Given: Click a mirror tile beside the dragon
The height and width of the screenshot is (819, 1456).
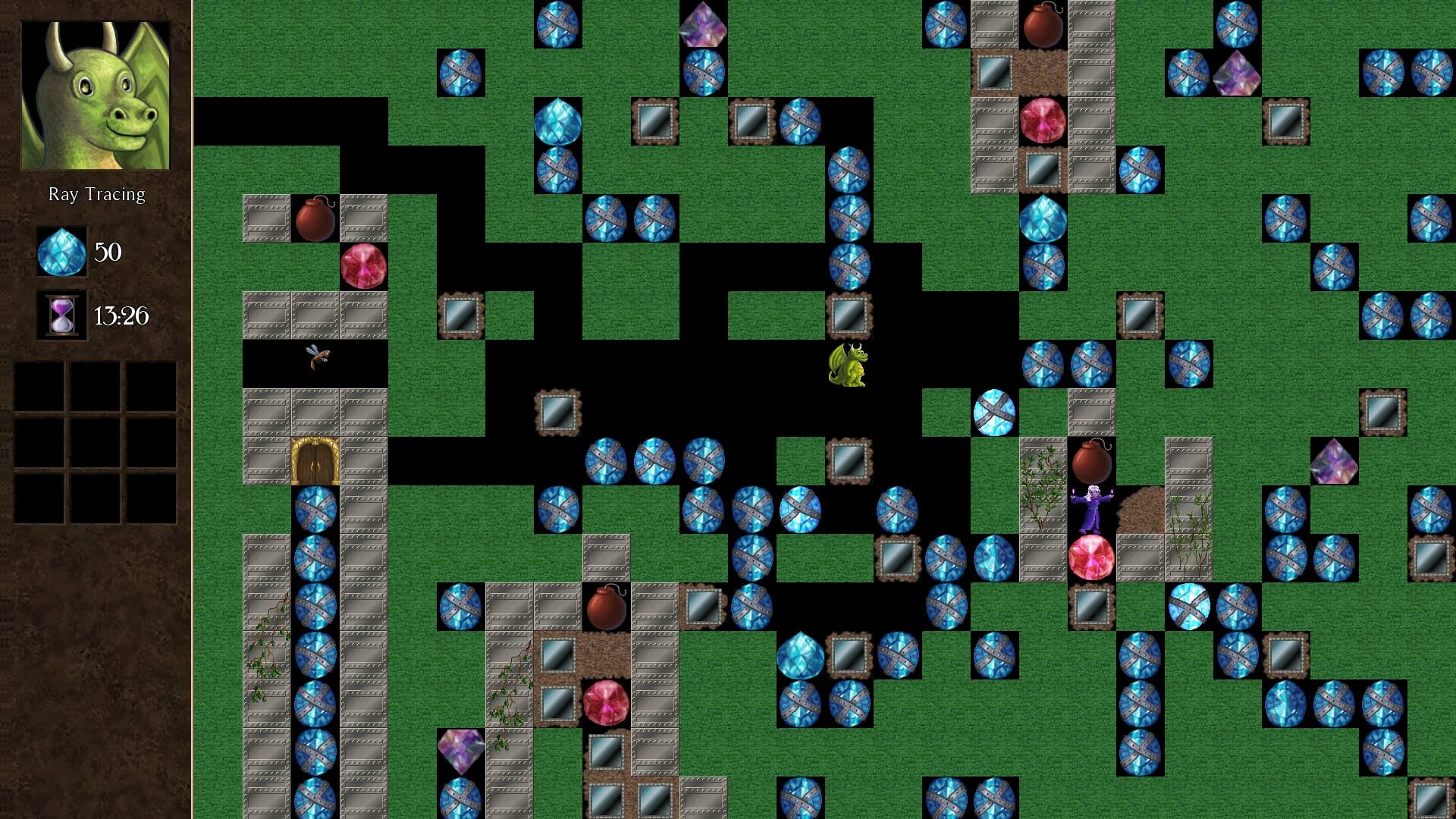Looking at the screenshot, I should click(849, 316).
